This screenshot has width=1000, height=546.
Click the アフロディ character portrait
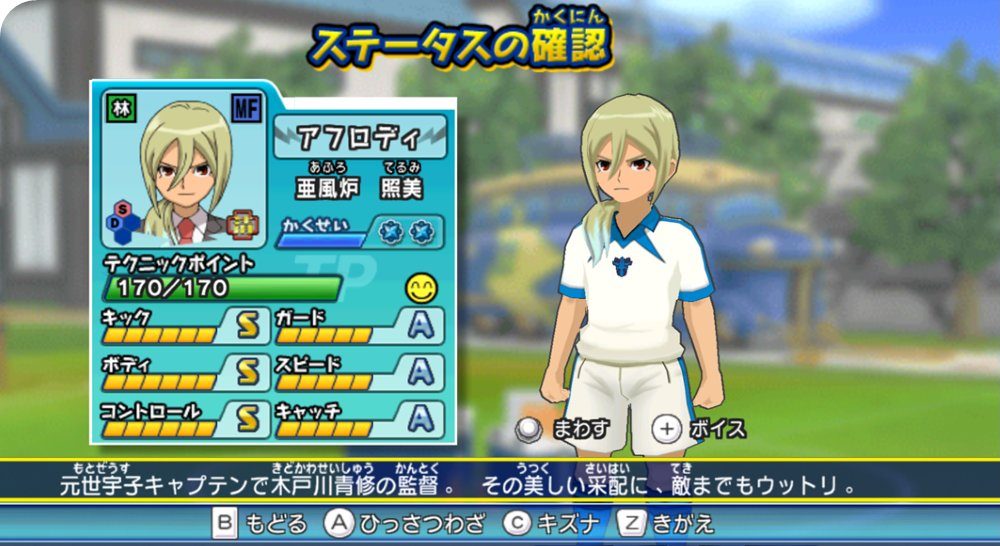pos(183,170)
